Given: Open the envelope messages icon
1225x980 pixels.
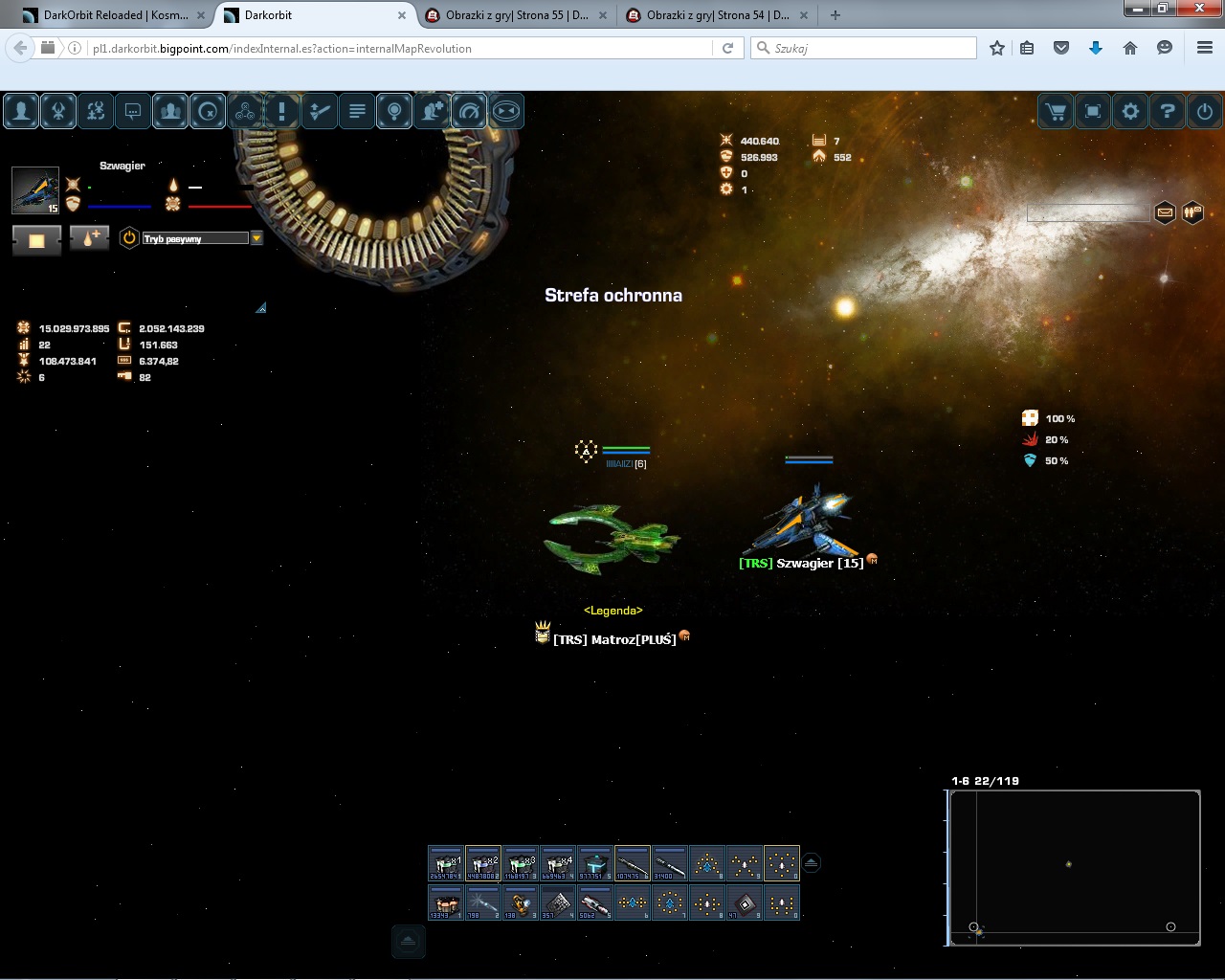Looking at the screenshot, I should (x=1165, y=212).
